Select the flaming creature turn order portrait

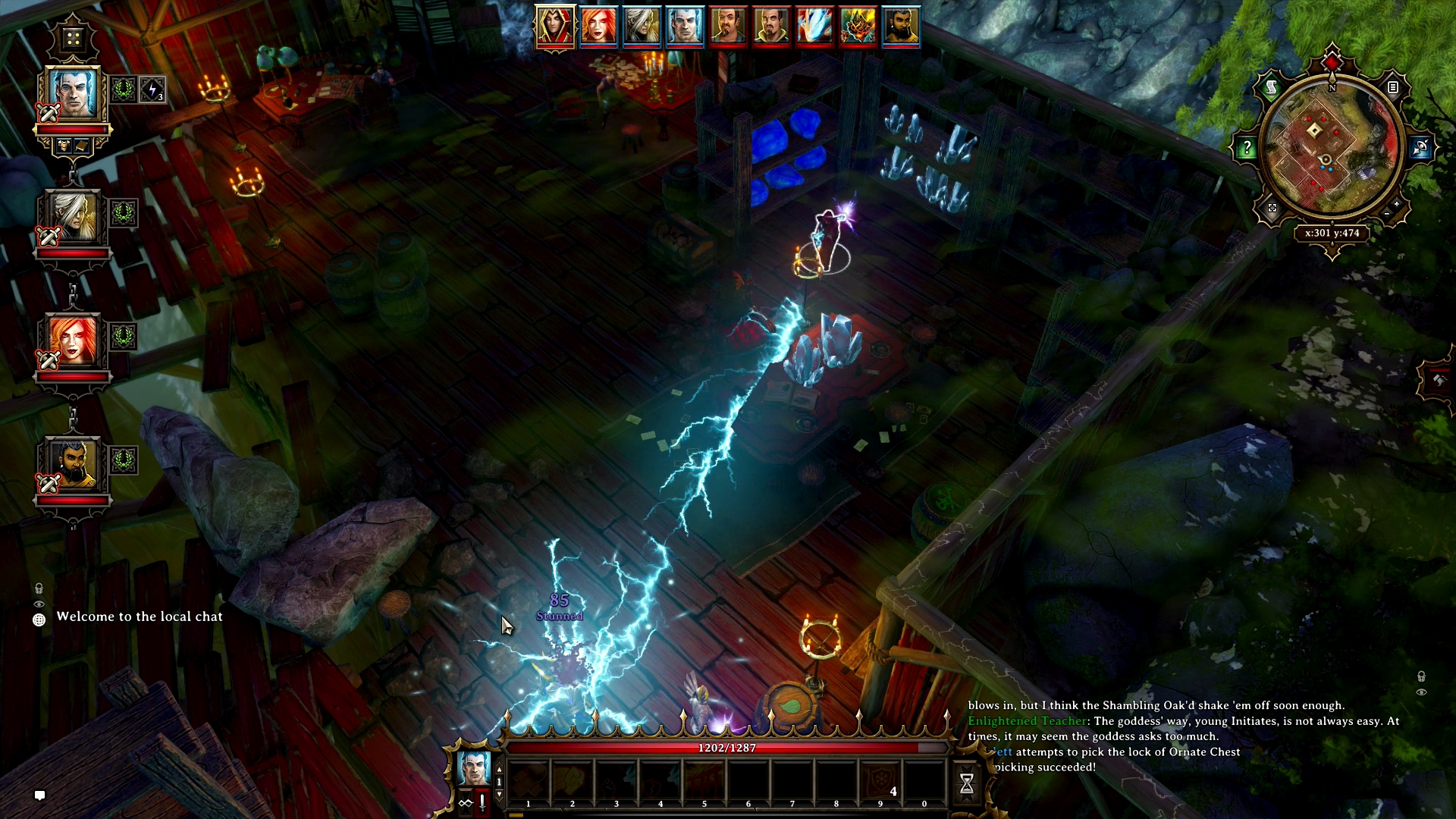coord(858,27)
